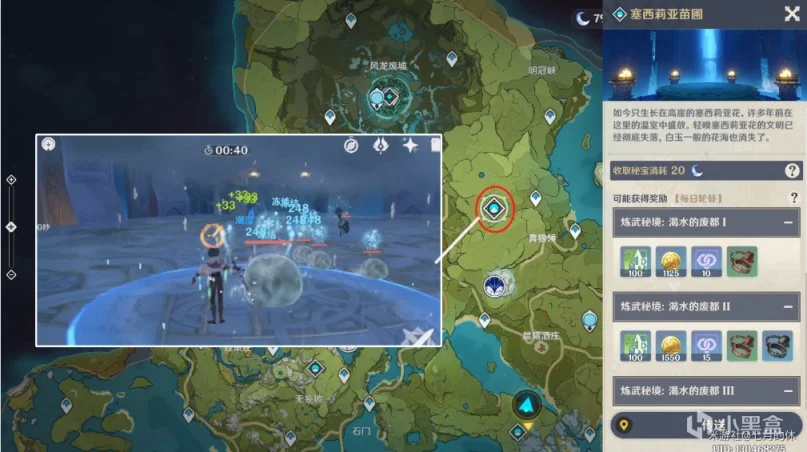Open the question mark help icon
The height and width of the screenshot is (452, 807).
793,171
